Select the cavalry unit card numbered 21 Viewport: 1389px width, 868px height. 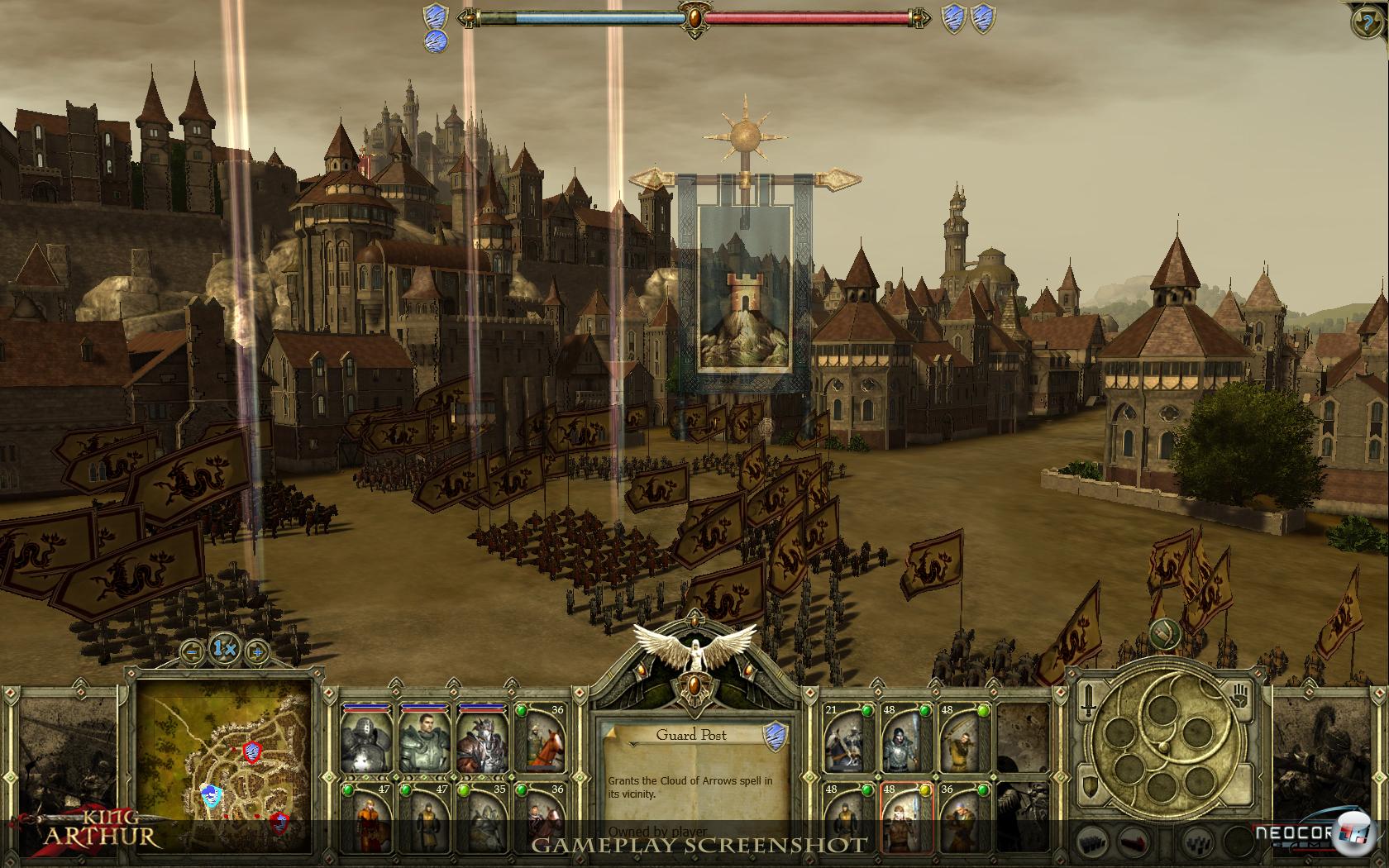847,739
